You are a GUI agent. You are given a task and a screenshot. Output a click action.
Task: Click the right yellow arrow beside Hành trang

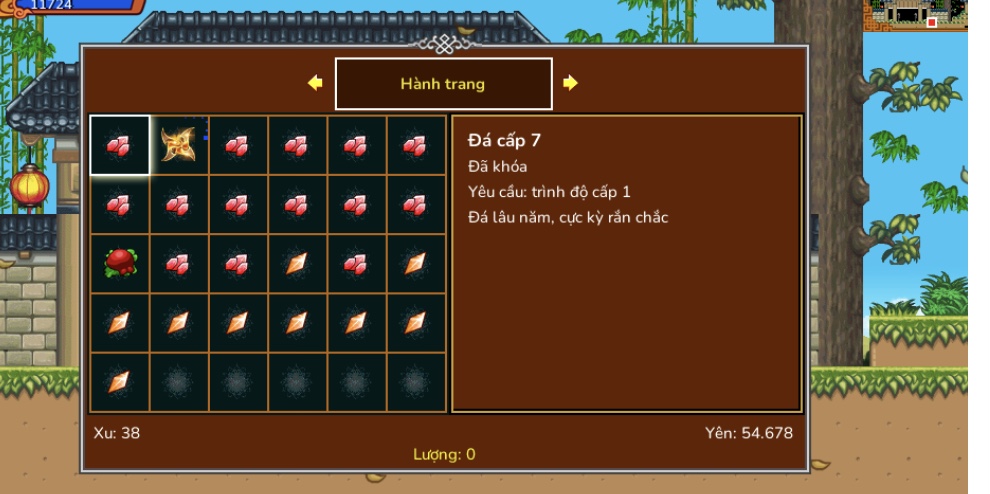[x=570, y=83]
